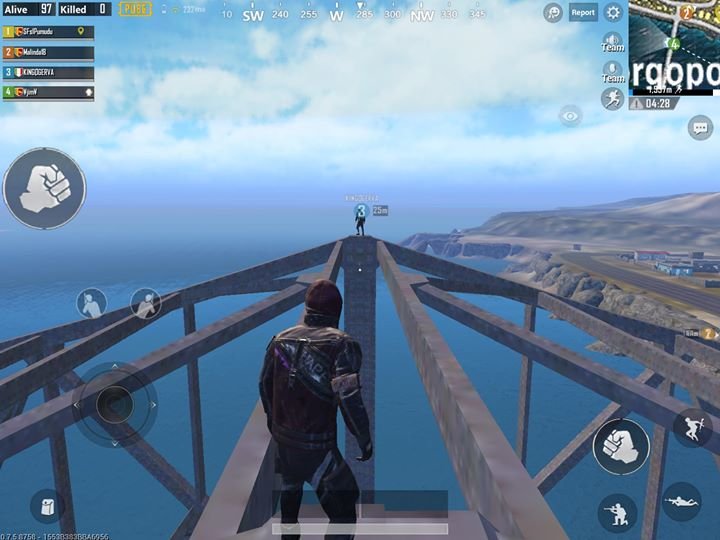The width and height of the screenshot is (720, 540).
Task: Tap the crouch stance button
Action: 617,513
